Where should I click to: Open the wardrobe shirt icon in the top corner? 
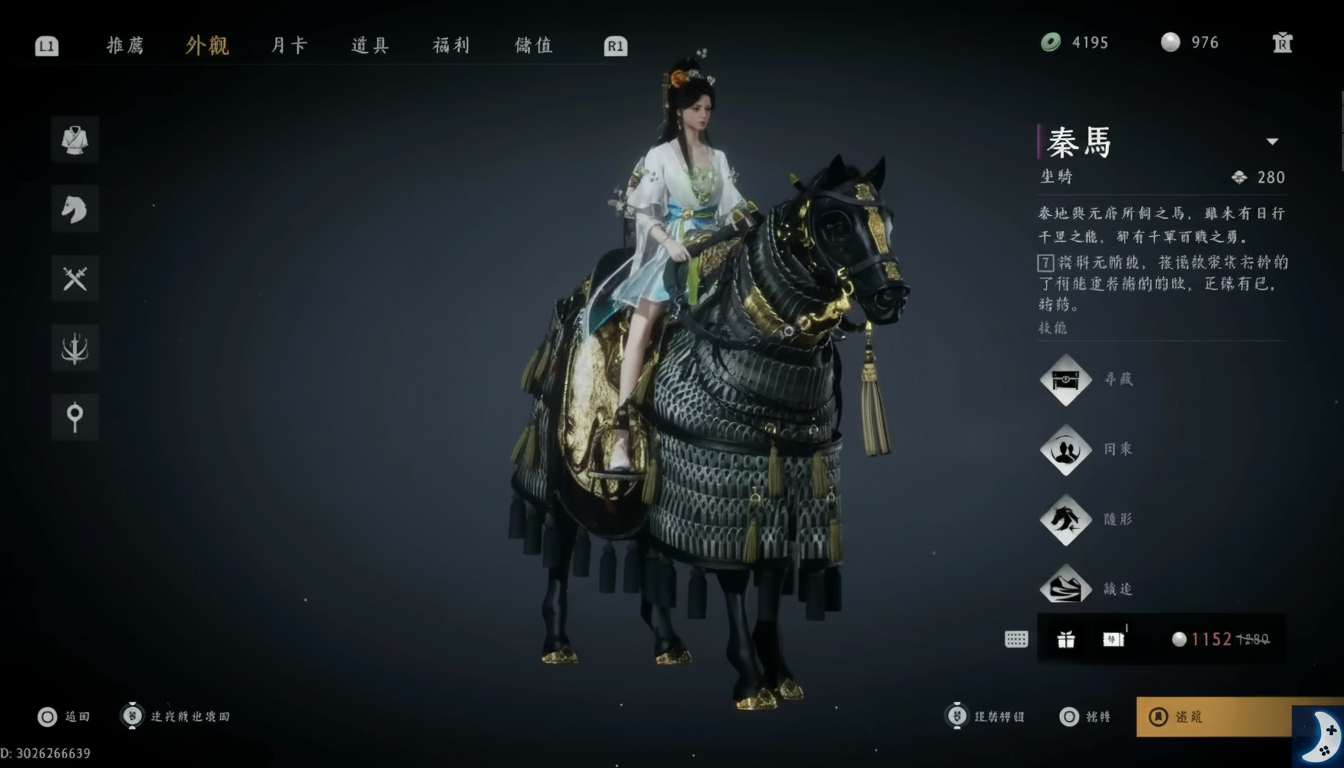tap(1282, 42)
